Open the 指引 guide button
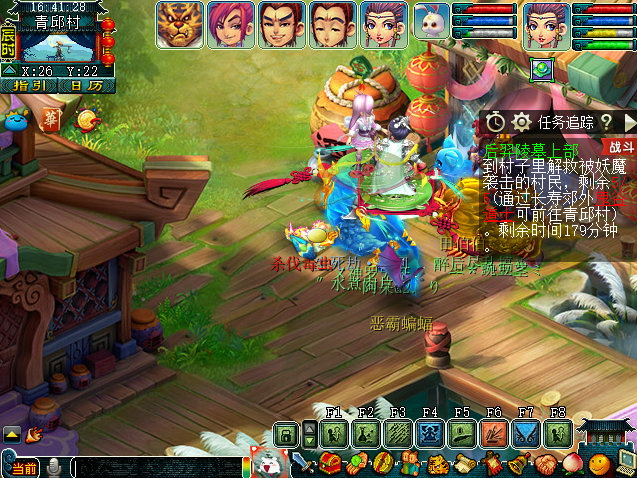Image resolution: width=637 pixels, height=478 pixels. tap(33, 86)
